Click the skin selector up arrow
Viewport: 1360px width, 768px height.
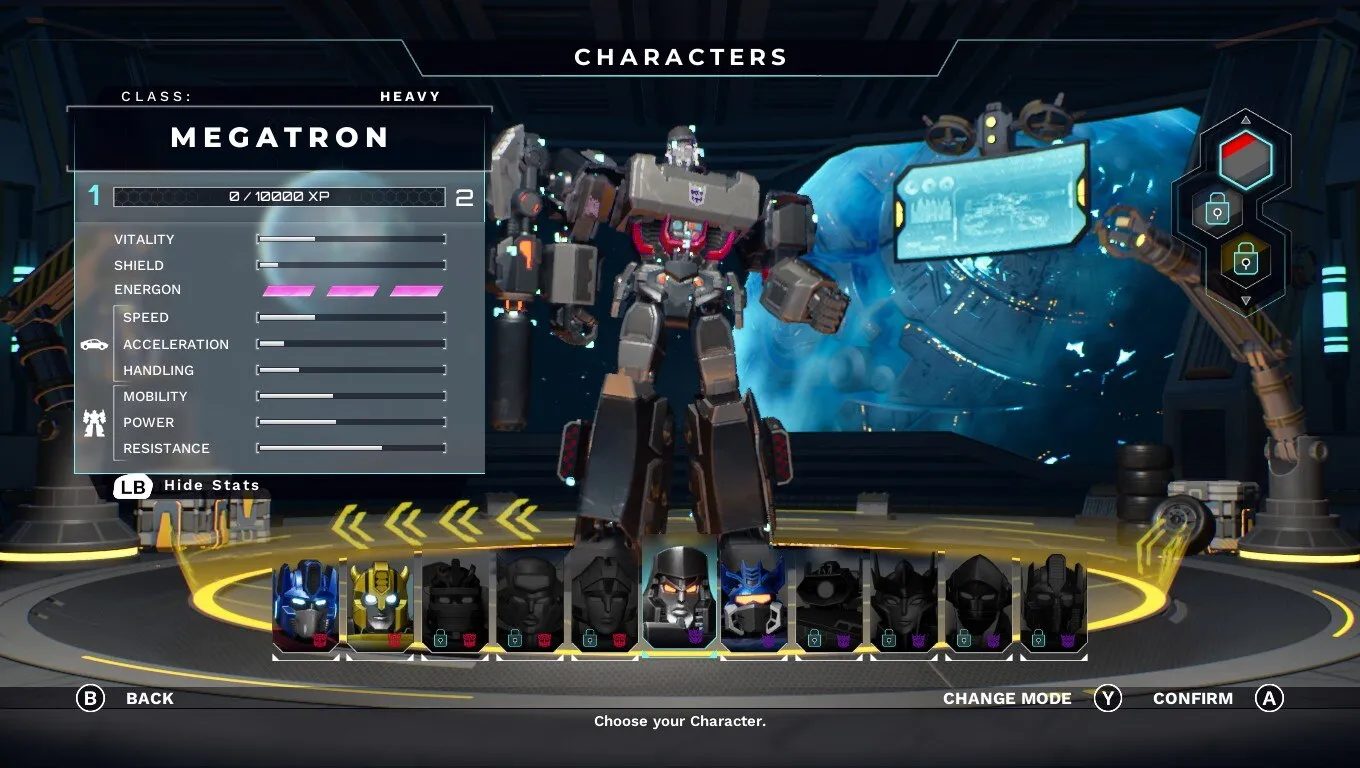coord(1245,119)
